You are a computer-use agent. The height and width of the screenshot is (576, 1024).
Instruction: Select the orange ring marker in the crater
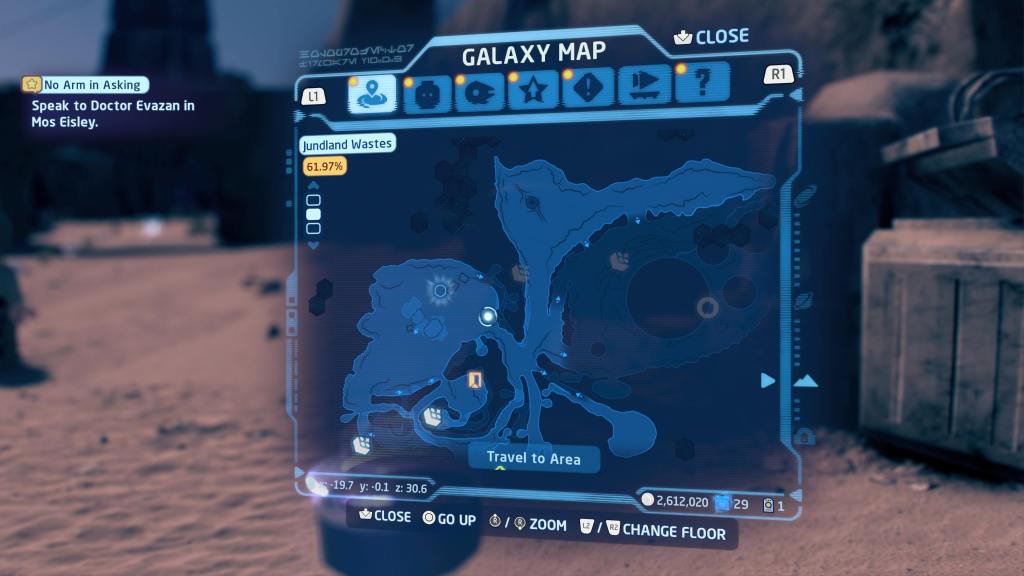(x=707, y=307)
